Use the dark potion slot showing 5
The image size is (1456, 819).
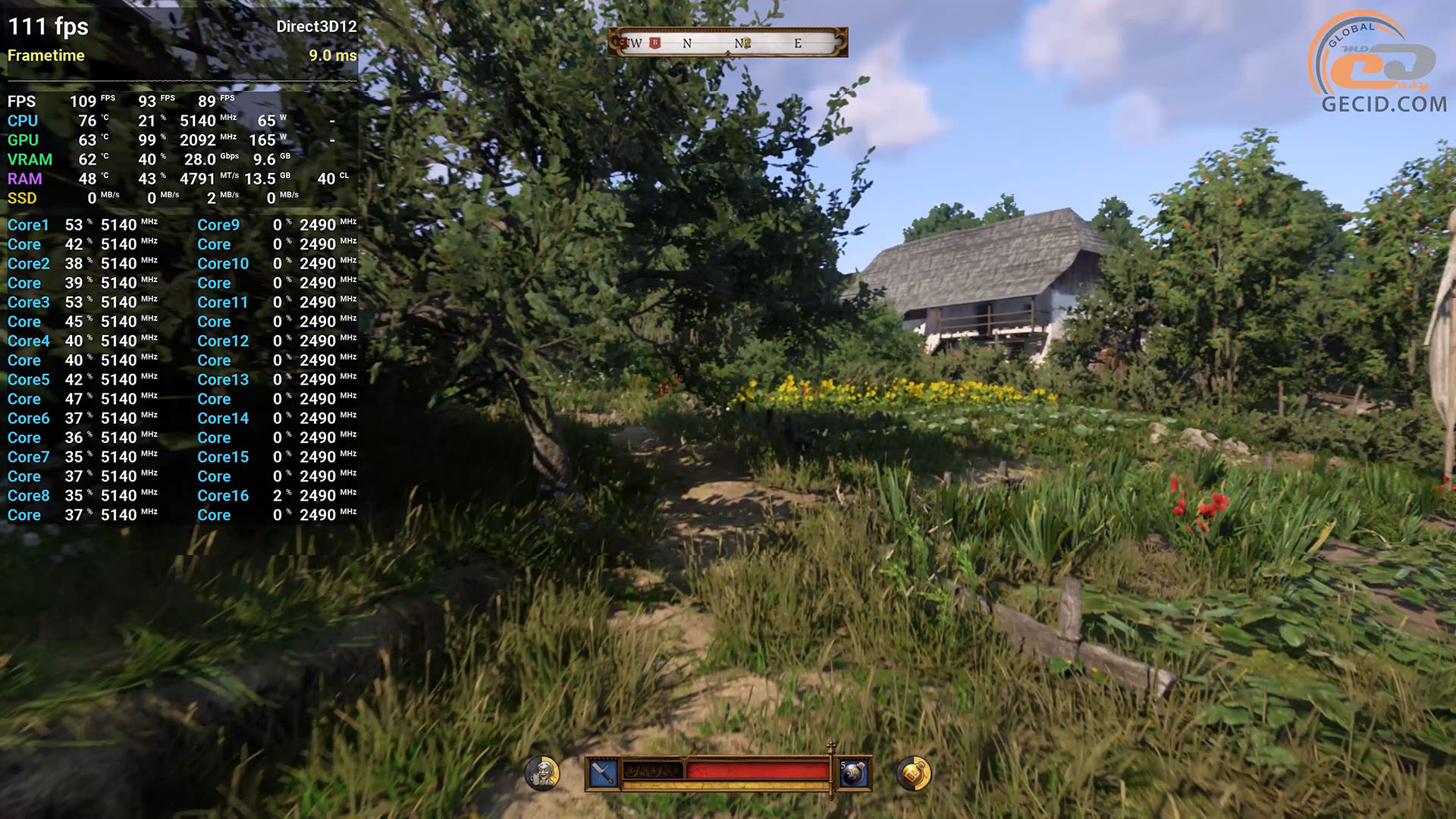pos(853,773)
